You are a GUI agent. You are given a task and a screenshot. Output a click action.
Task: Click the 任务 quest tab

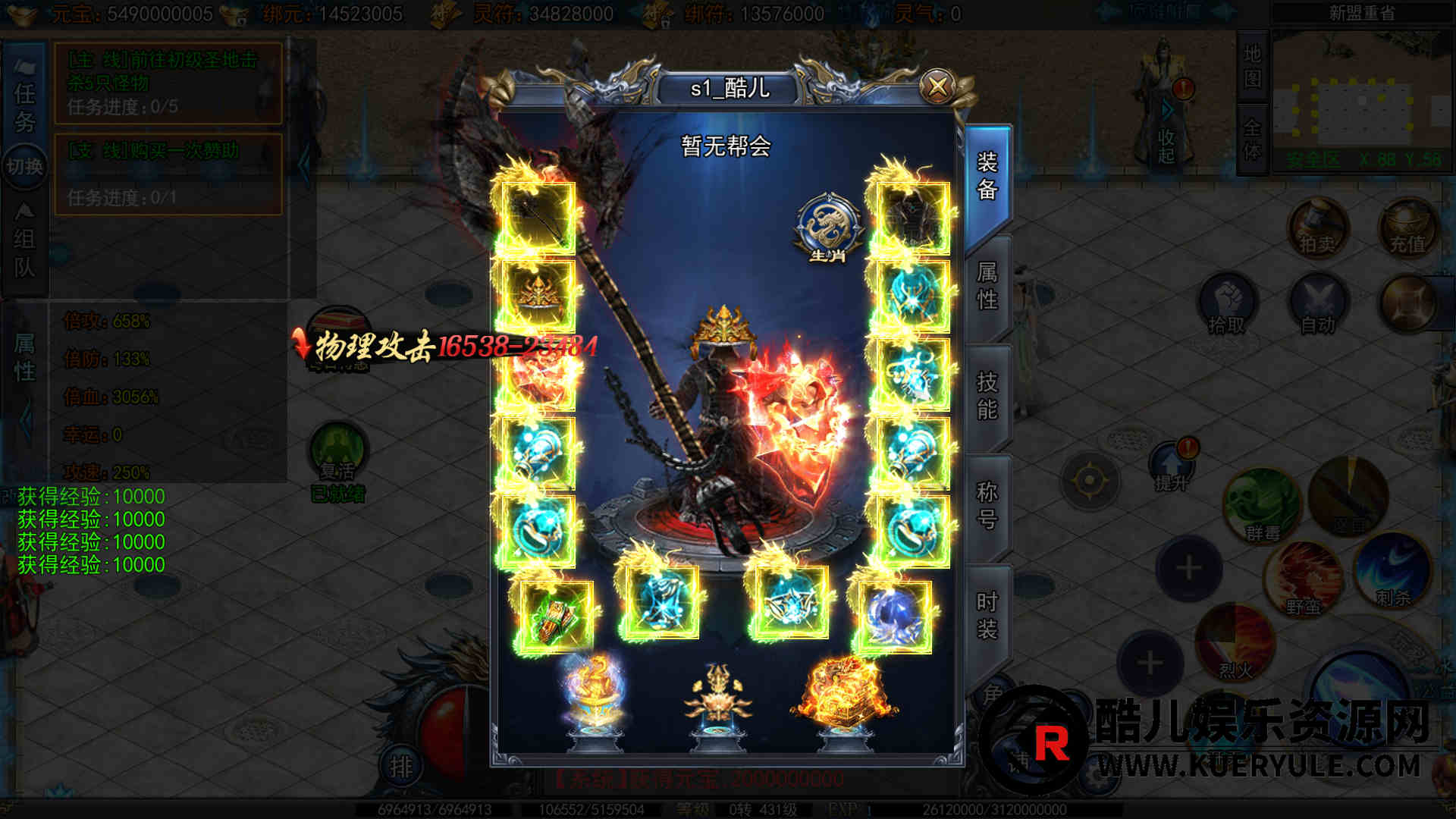(x=24, y=107)
